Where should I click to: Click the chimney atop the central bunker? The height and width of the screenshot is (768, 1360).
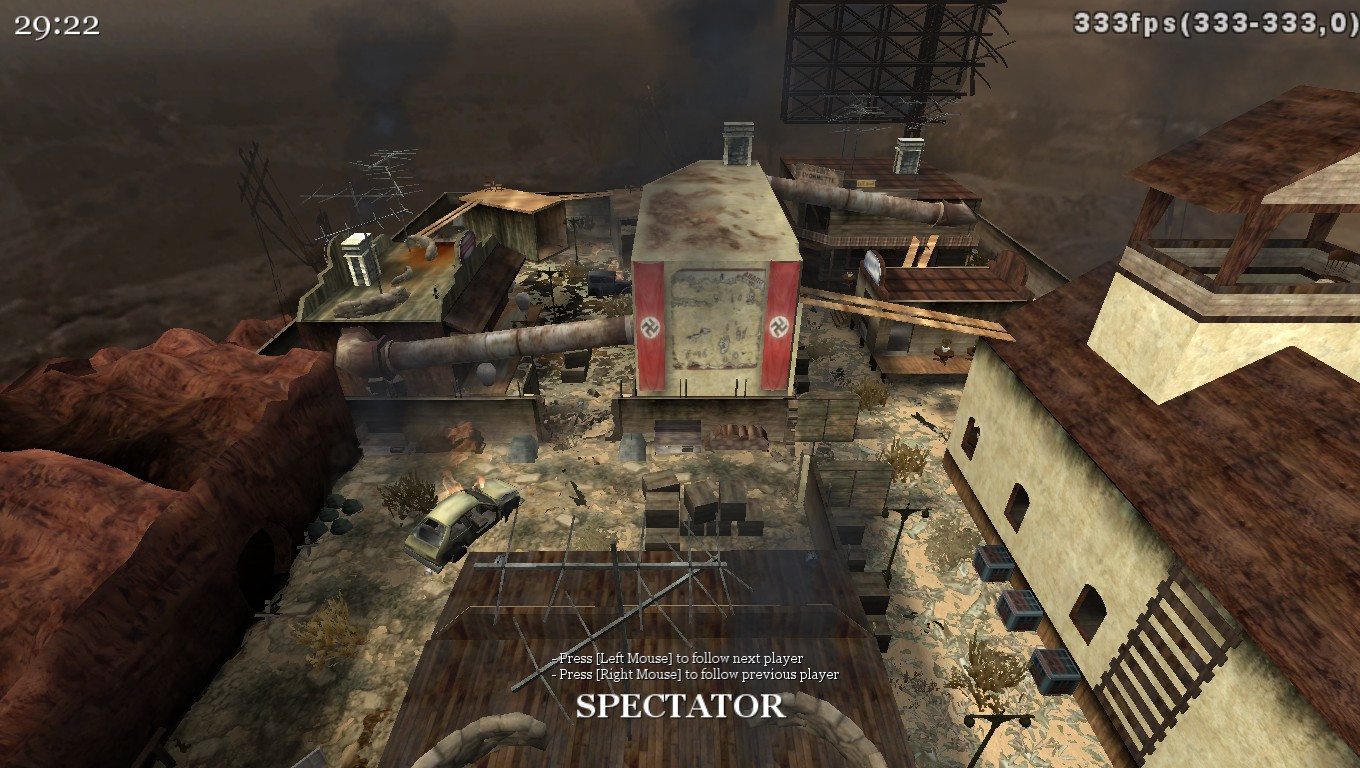click(x=737, y=145)
